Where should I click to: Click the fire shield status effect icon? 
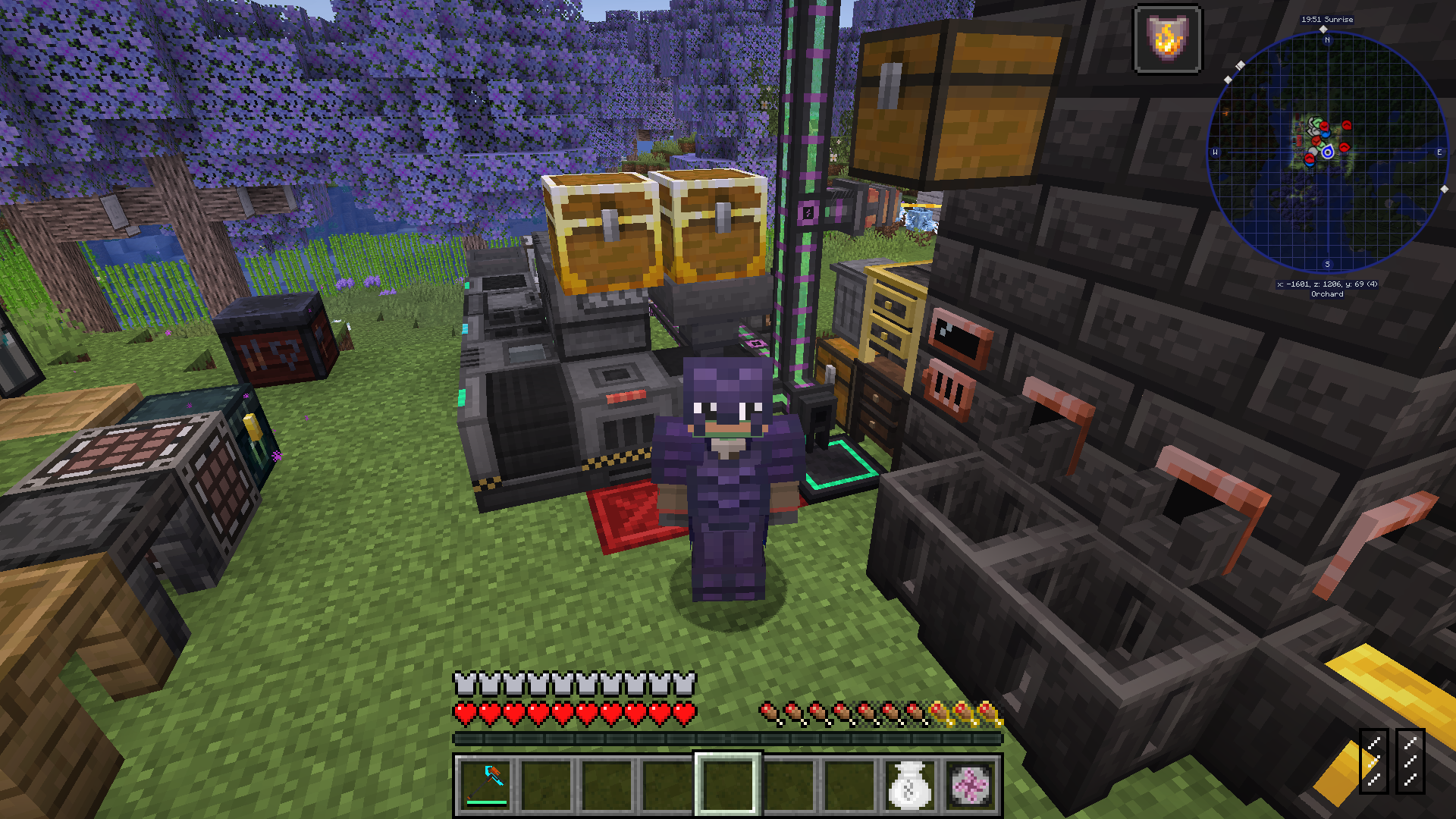click(x=1167, y=39)
